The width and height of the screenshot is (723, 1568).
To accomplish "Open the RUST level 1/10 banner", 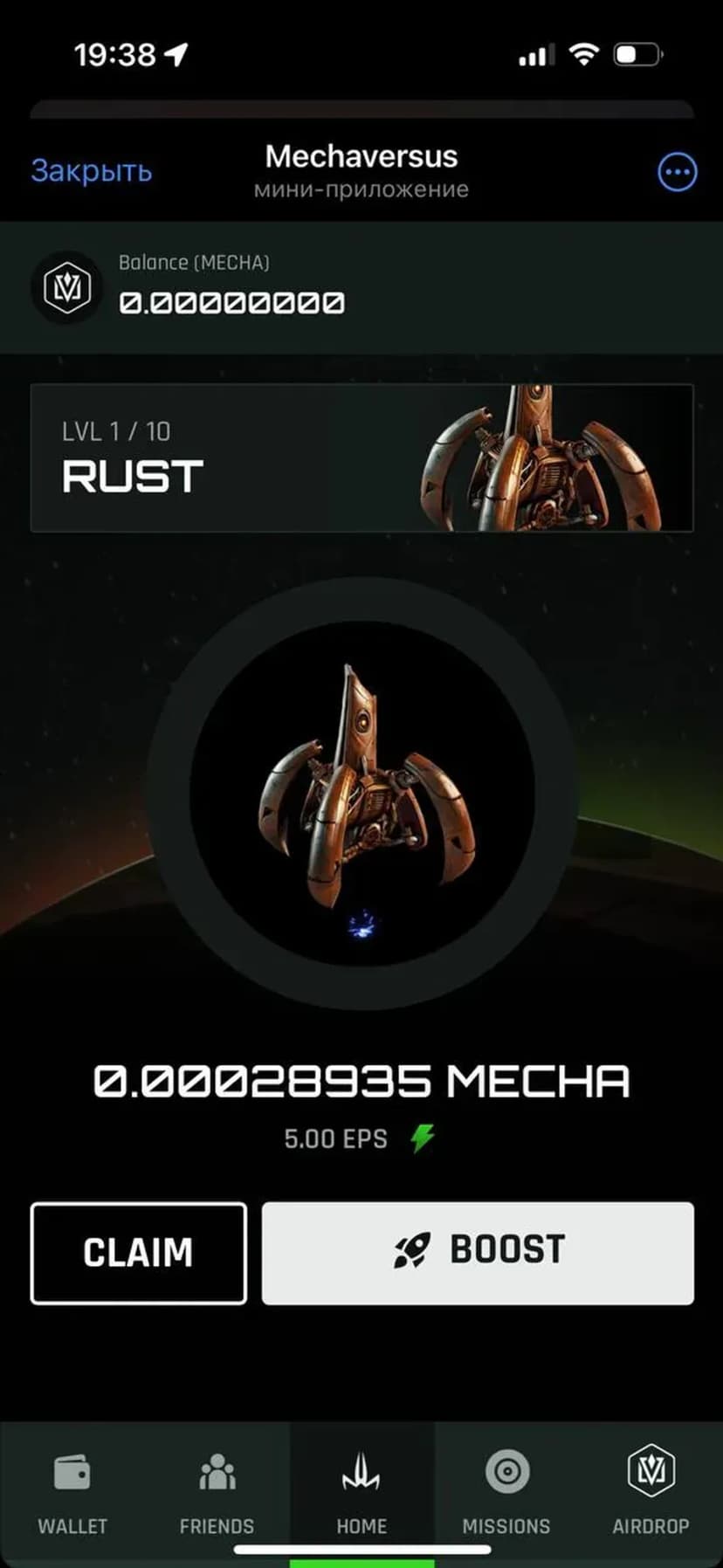I will click(x=361, y=457).
